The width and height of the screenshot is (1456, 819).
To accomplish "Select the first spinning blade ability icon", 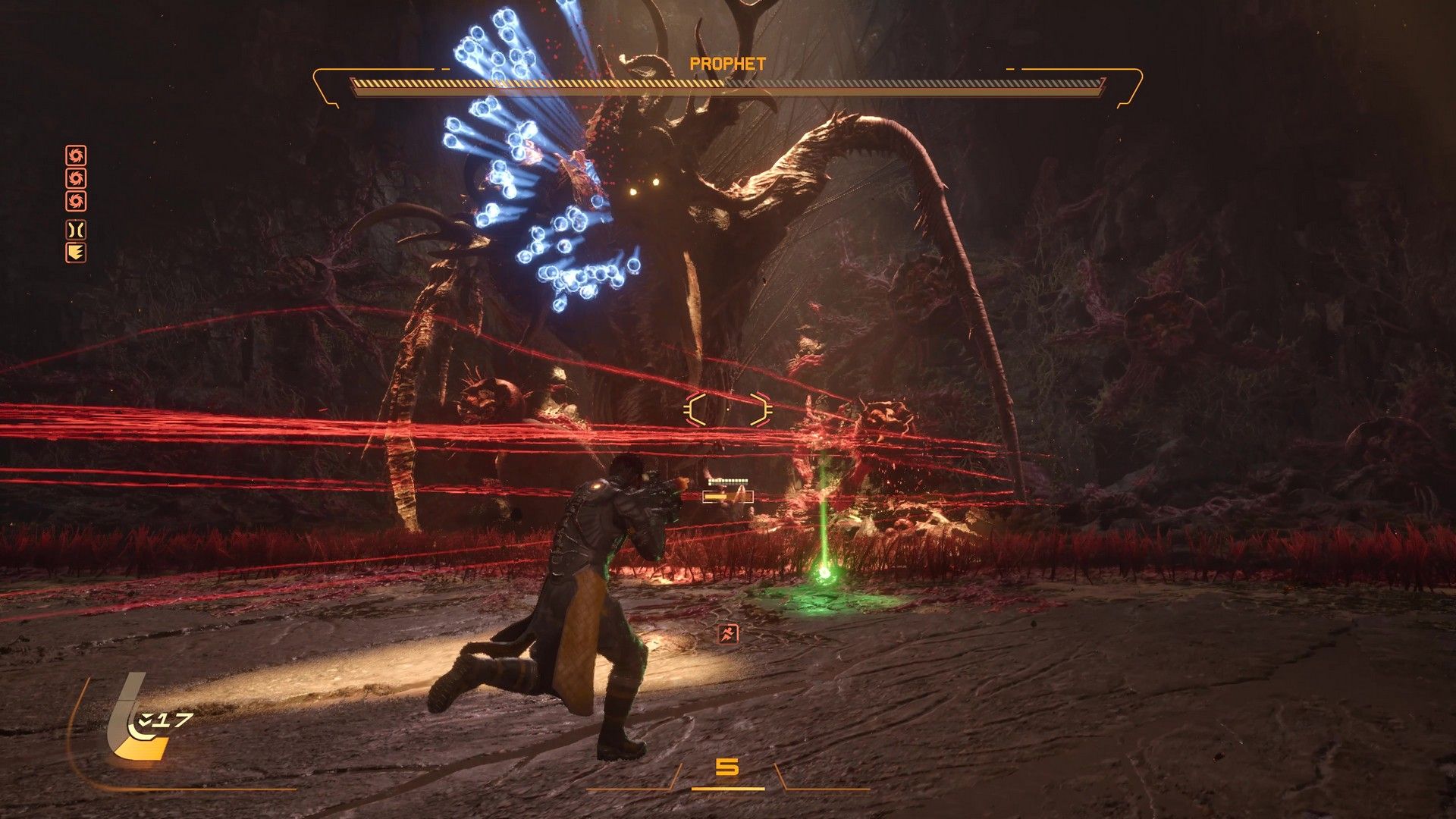I will click(x=76, y=155).
